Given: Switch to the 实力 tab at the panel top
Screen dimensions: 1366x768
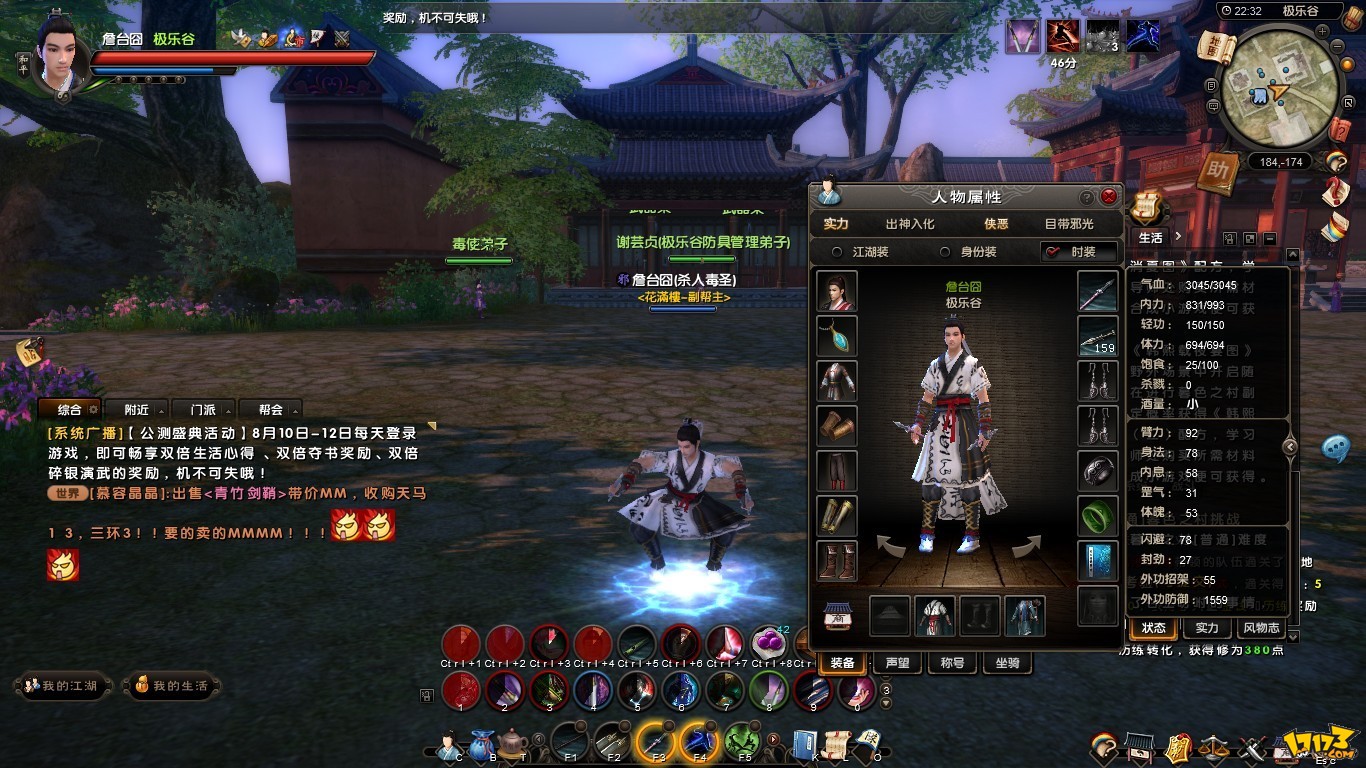Looking at the screenshot, I should tap(836, 224).
